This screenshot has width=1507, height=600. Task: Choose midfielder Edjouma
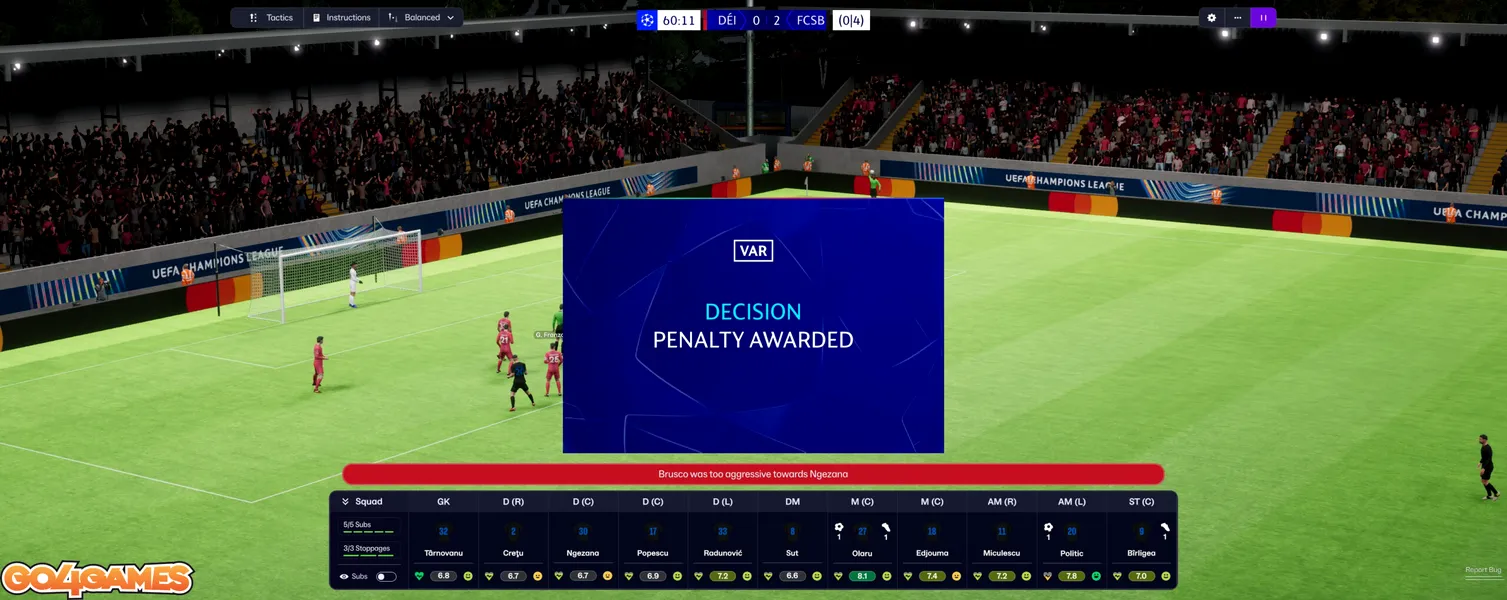click(x=932, y=553)
